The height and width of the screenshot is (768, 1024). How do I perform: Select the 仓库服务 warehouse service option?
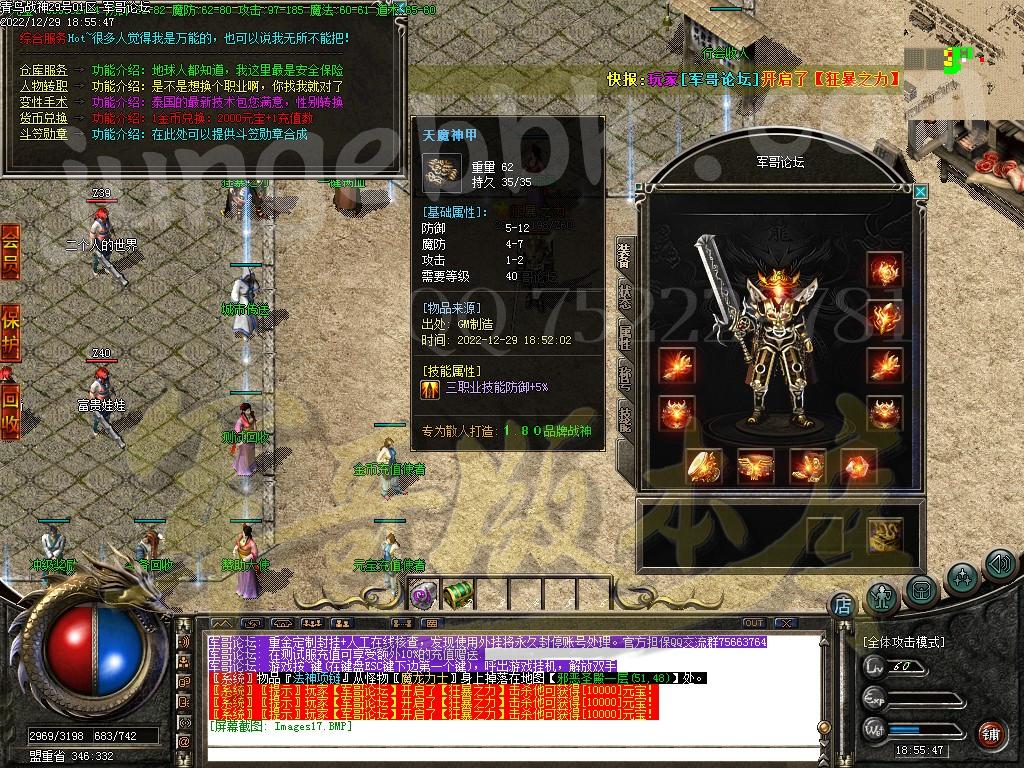tap(44, 70)
